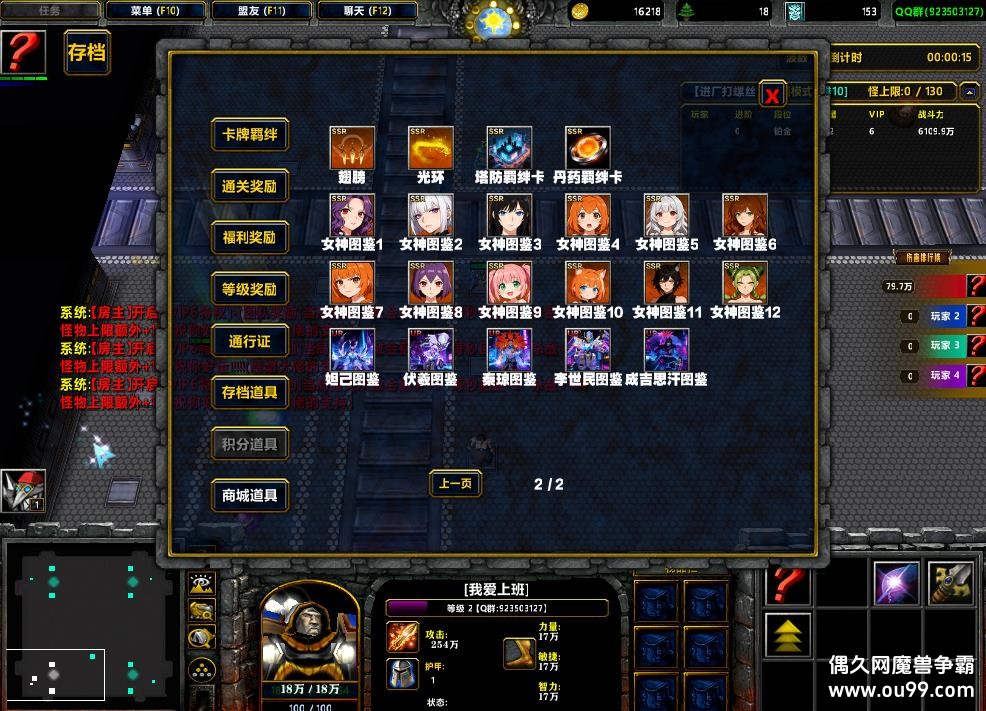Select the 妲己图鉴 card
986x711 pixels.
pos(352,351)
